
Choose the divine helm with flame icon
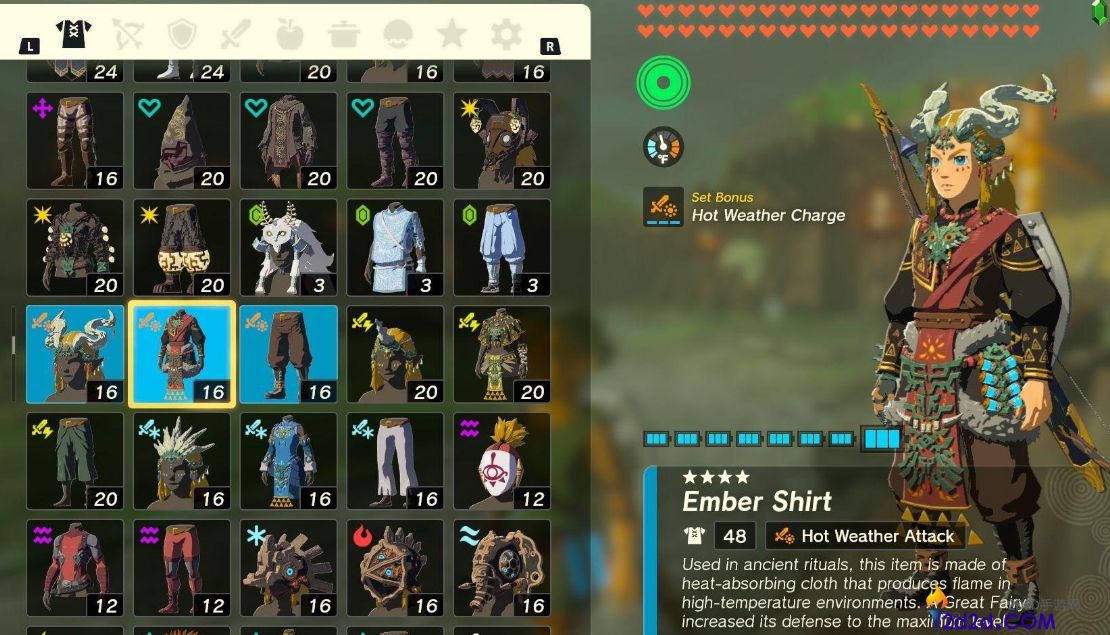(x=396, y=567)
